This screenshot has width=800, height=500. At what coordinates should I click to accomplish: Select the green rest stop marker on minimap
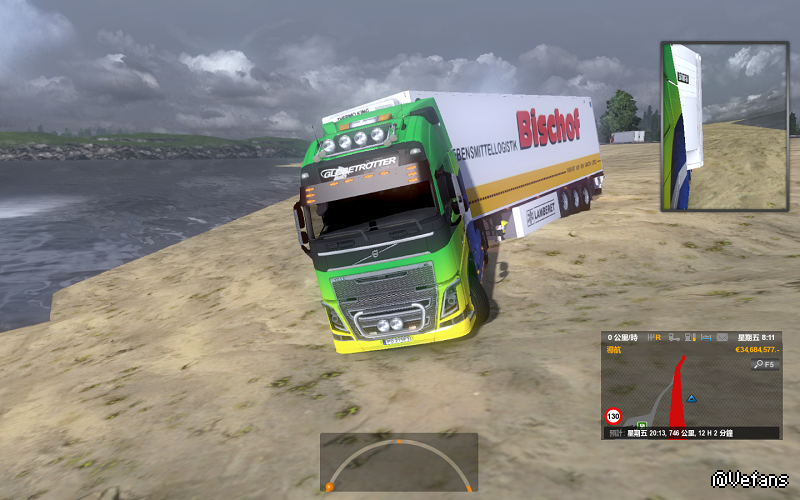(642, 424)
